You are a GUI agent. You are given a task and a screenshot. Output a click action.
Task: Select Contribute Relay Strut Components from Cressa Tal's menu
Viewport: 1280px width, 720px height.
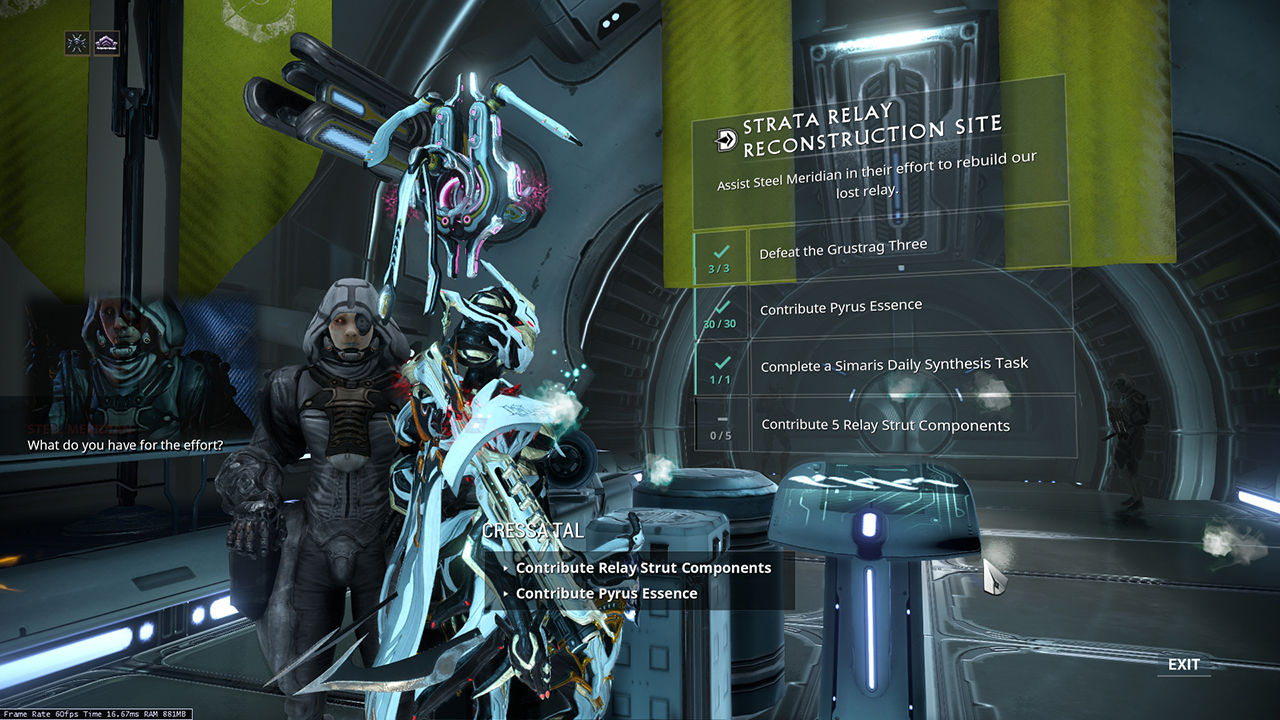pyautogui.click(x=643, y=567)
